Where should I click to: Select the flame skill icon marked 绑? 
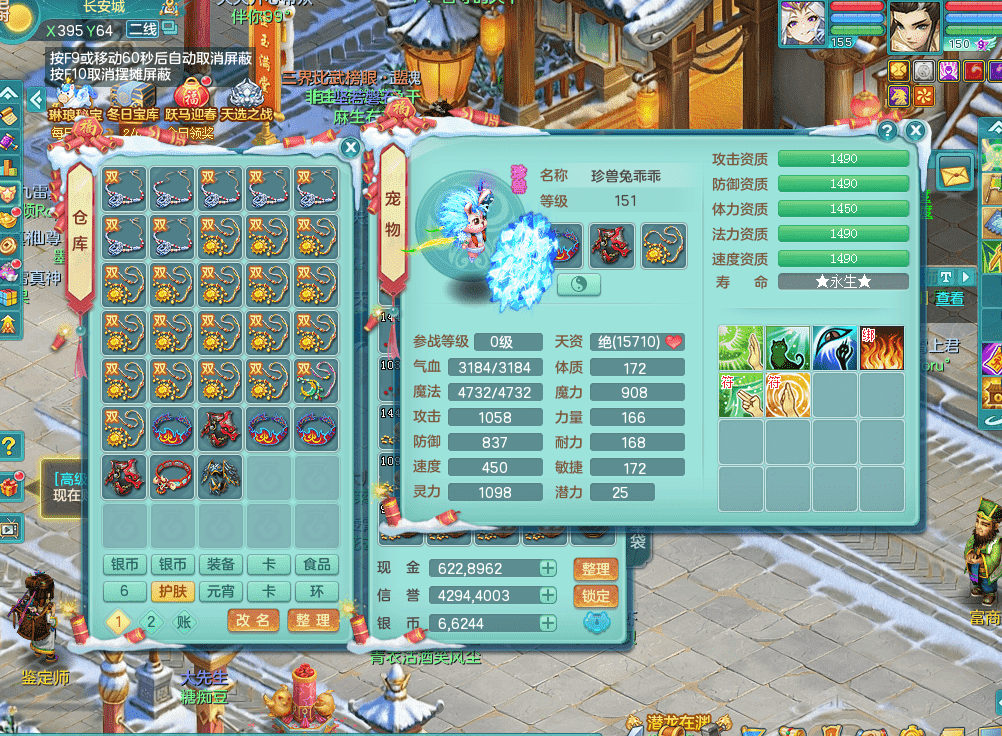[x=882, y=348]
